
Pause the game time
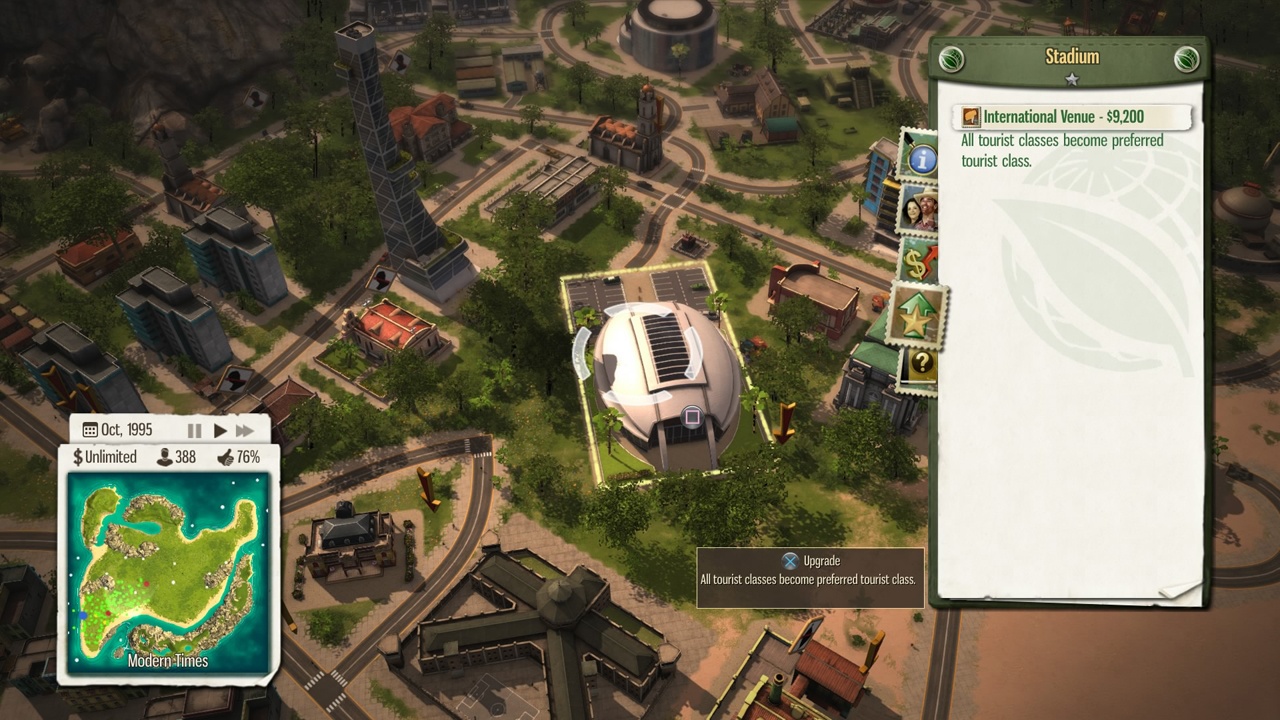pos(195,430)
